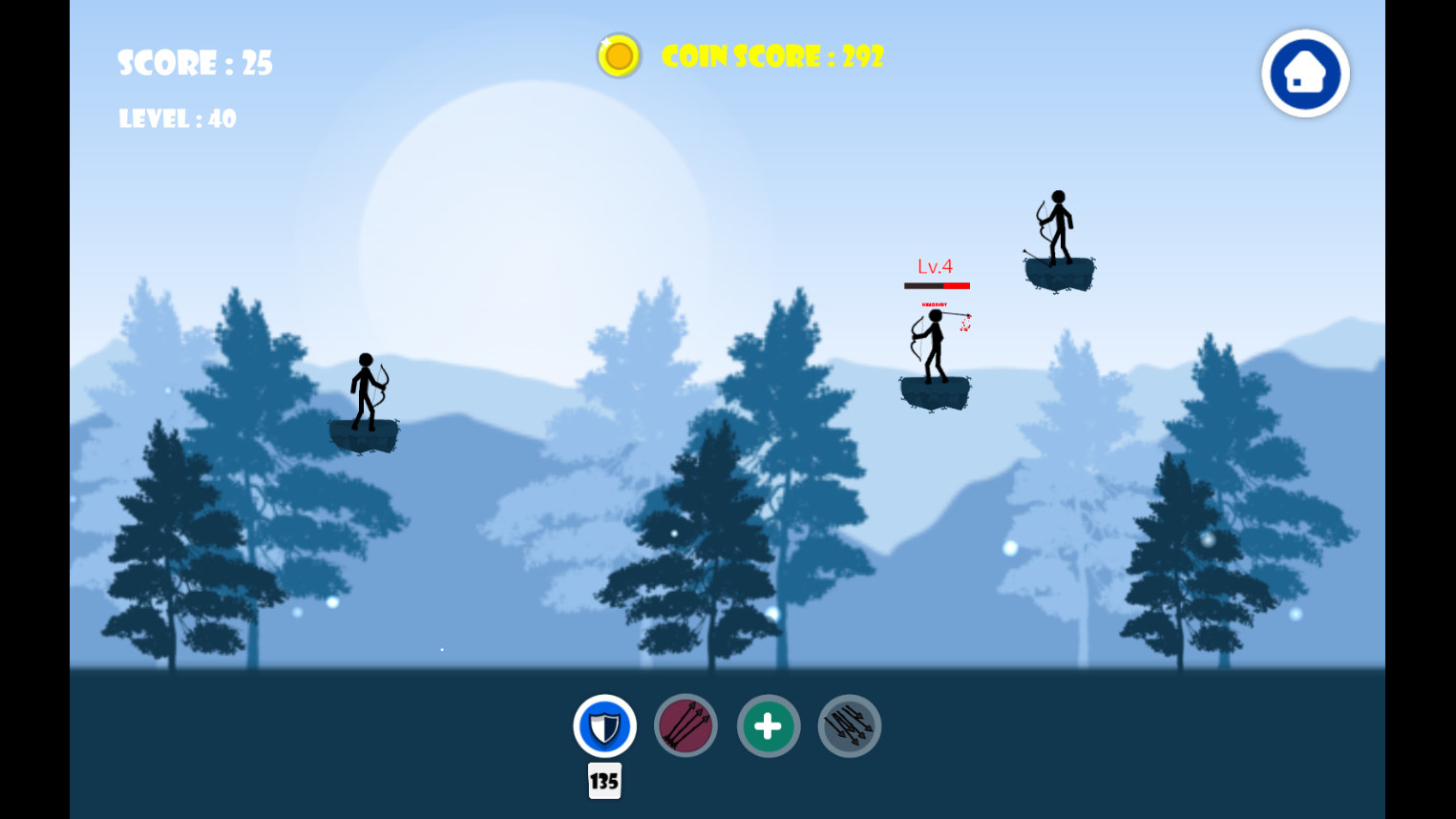Click the COIN SCORE : 292 text

[771, 55]
